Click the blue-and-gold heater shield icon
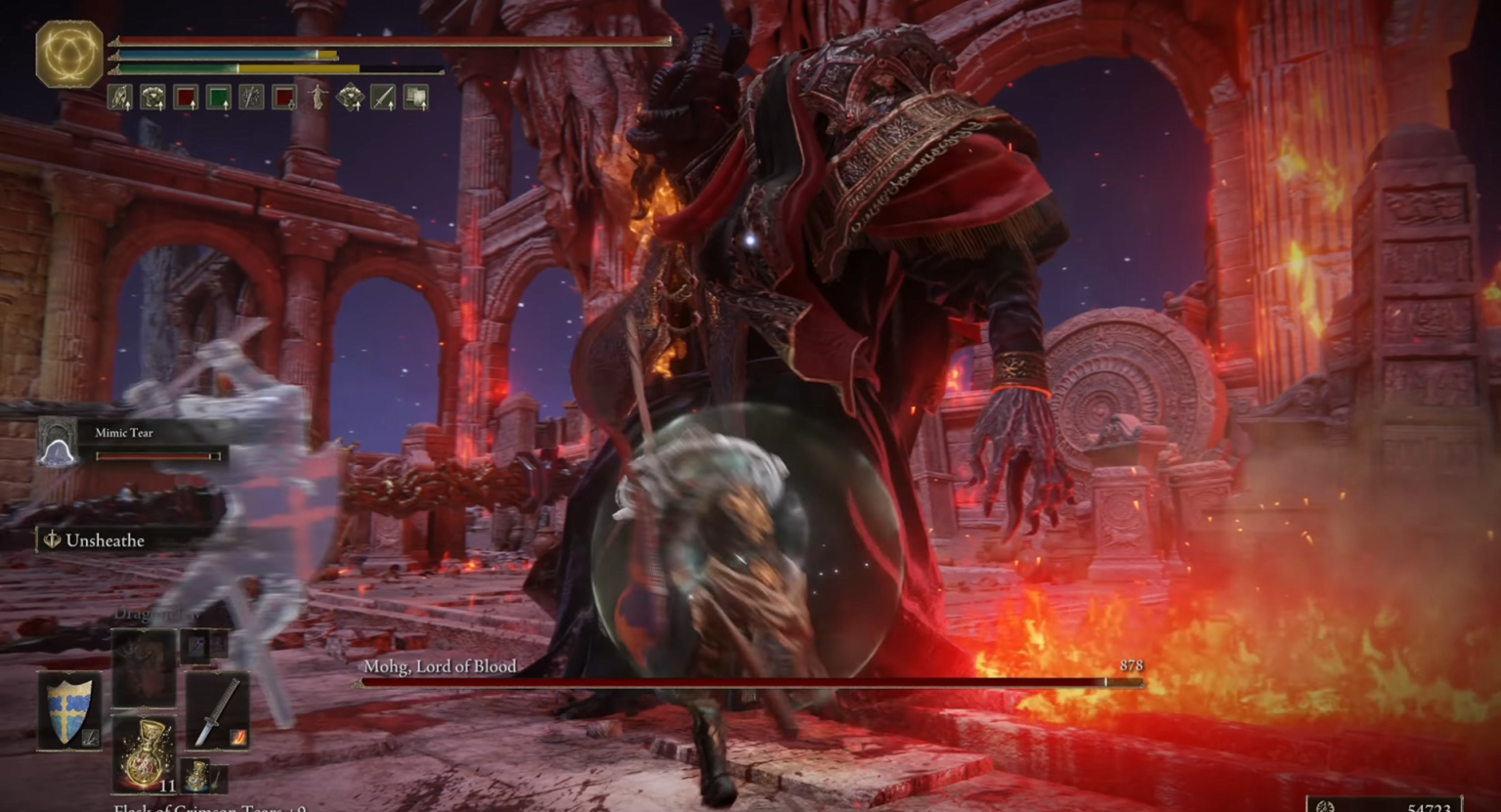 click(x=69, y=710)
